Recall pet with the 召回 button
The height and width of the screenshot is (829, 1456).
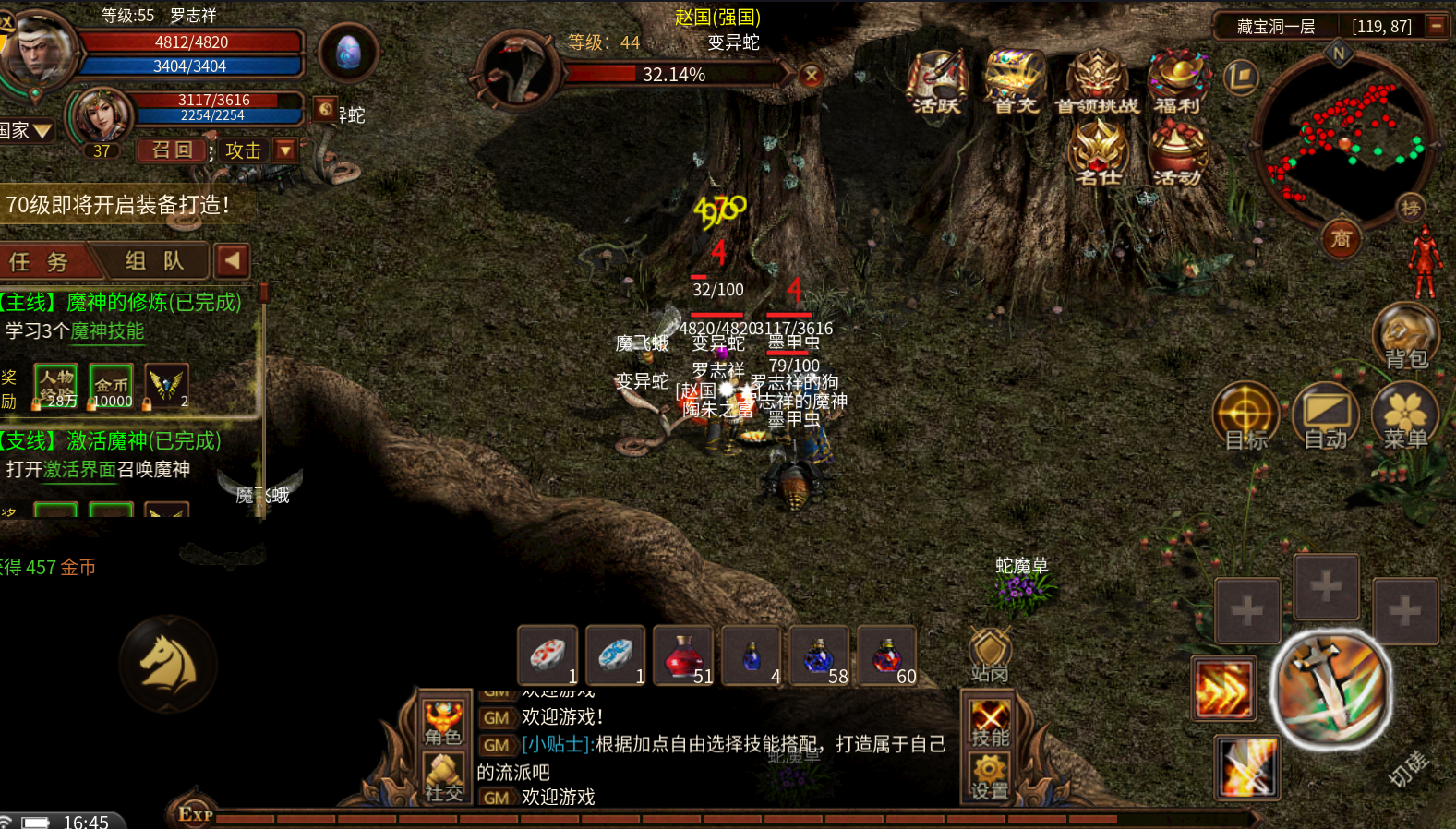[x=172, y=150]
